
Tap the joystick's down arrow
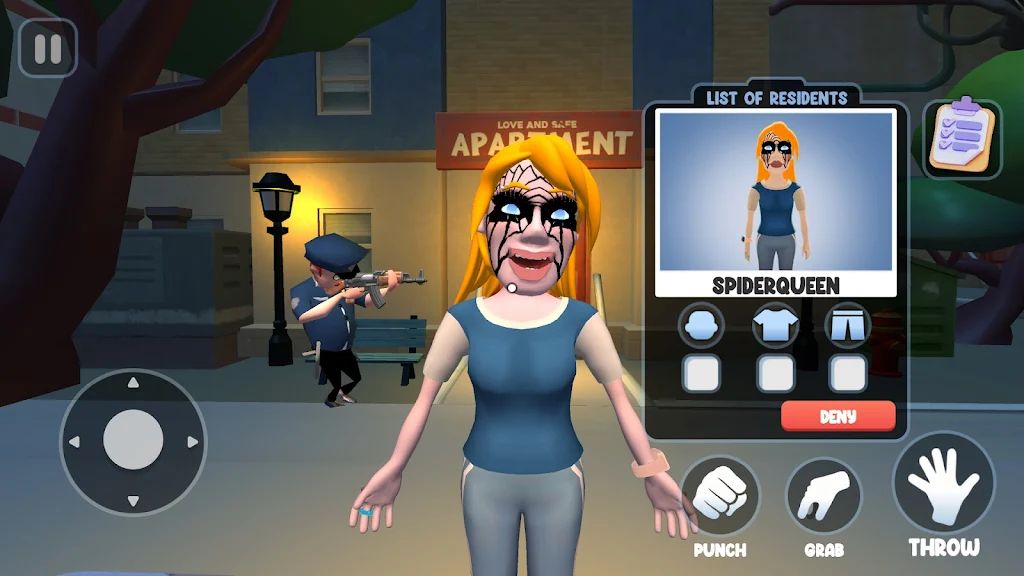tap(133, 500)
